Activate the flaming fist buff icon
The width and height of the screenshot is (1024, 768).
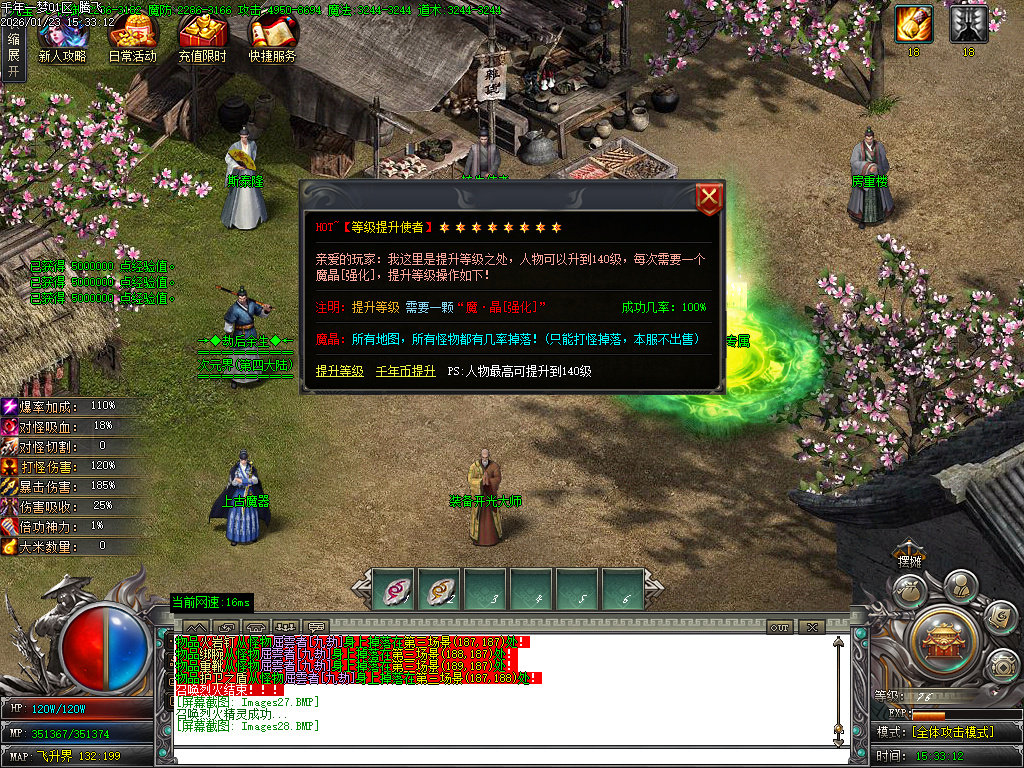[913, 23]
